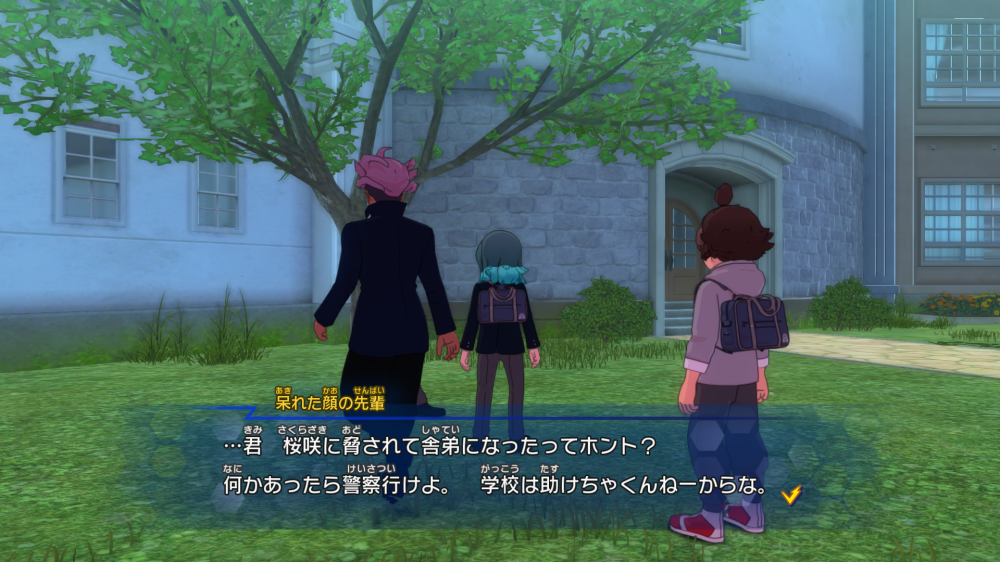
Task: Advance dialogue with the orange checkmark indicator
Action: (x=791, y=493)
